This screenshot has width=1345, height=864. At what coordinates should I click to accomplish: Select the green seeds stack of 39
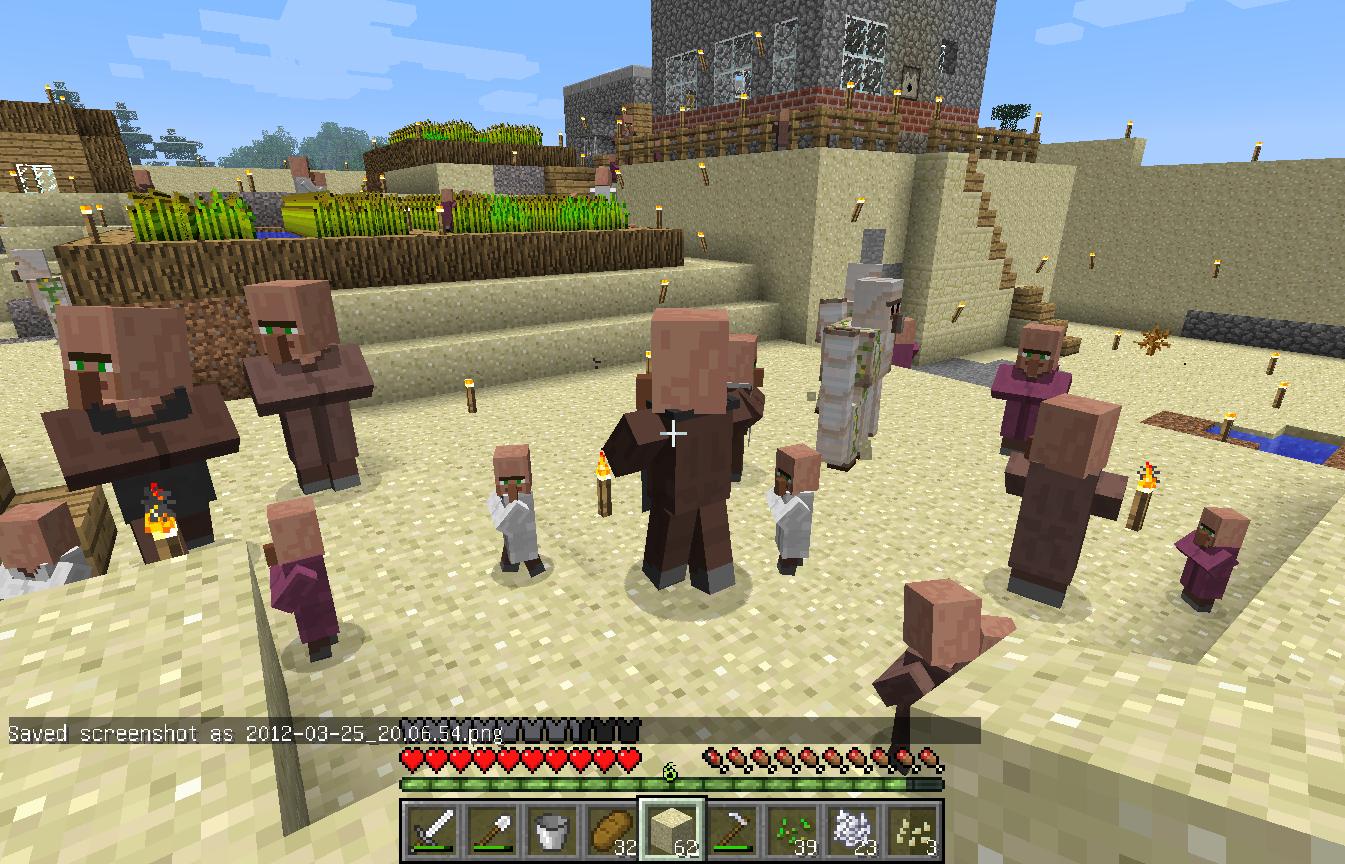pyautogui.click(x=792, y=829)
